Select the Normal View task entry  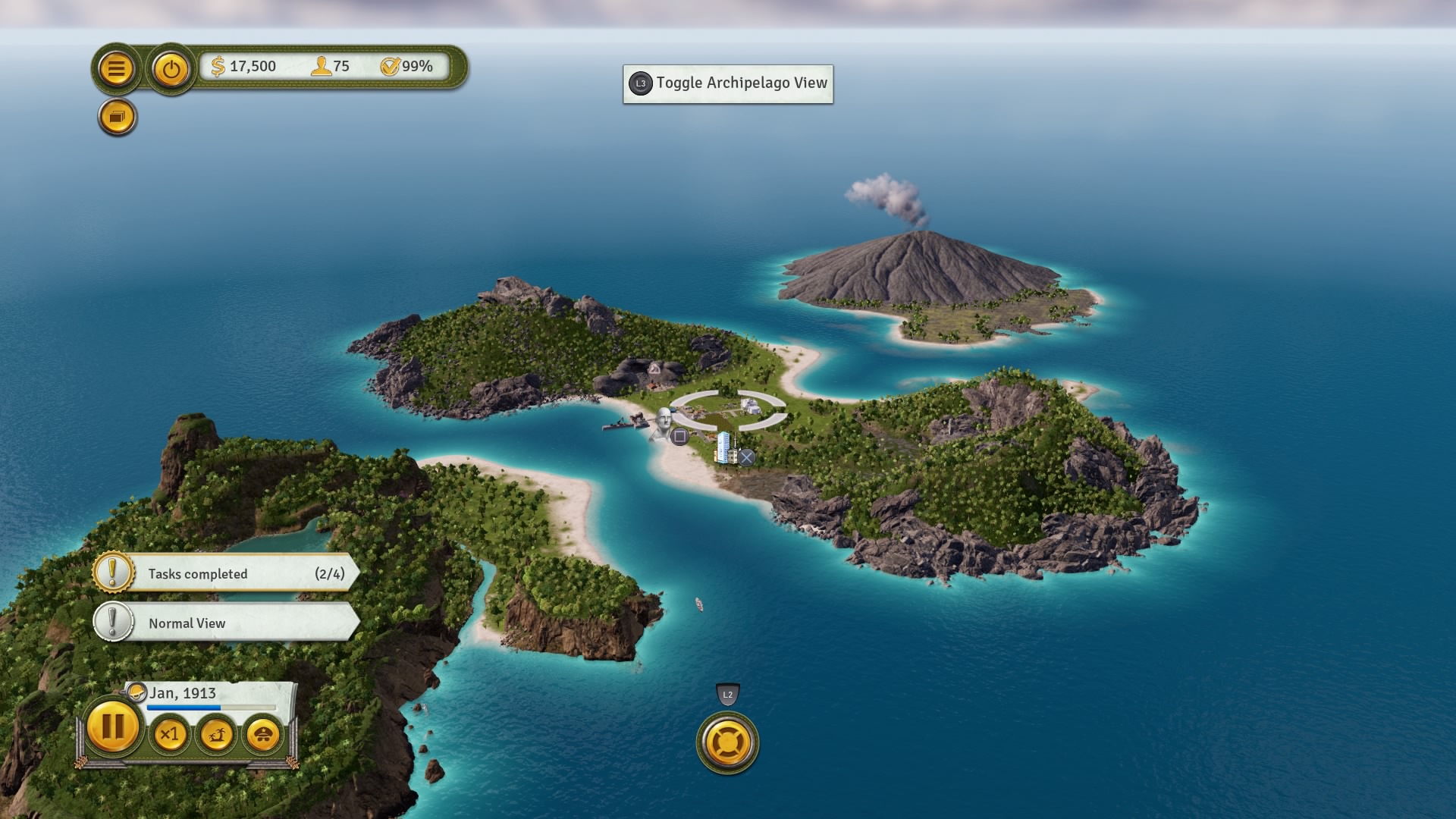226,623
